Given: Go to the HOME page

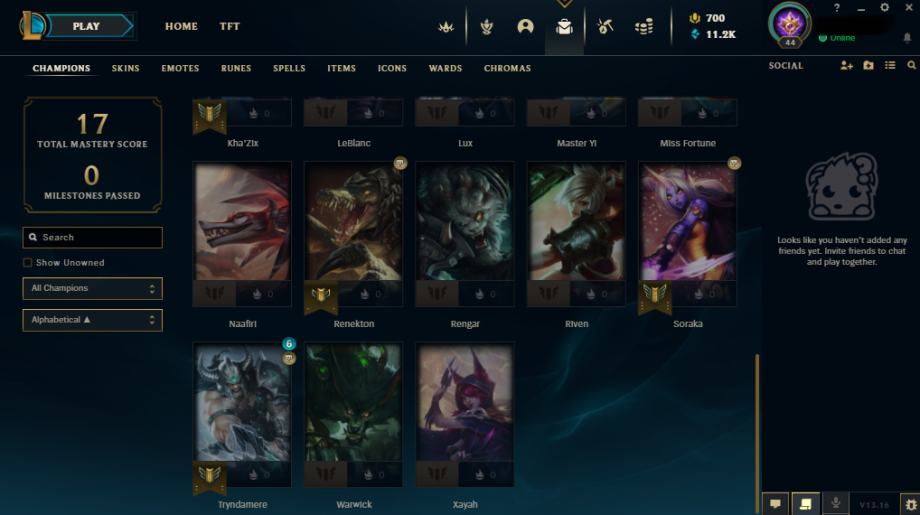Looking at the screenshot, I should click(x=181, y=27).
